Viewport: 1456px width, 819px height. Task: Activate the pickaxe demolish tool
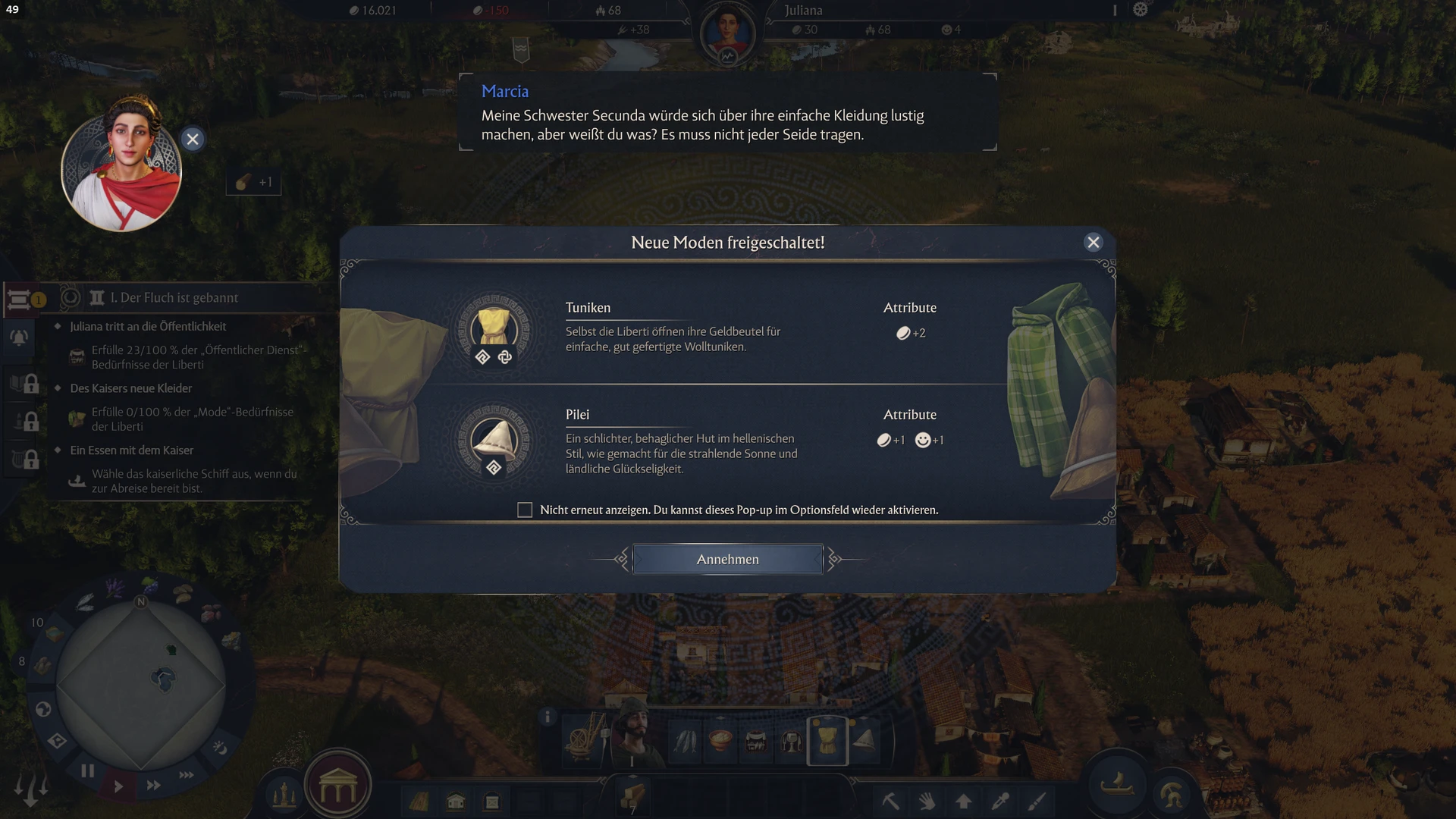pos(890,801)
